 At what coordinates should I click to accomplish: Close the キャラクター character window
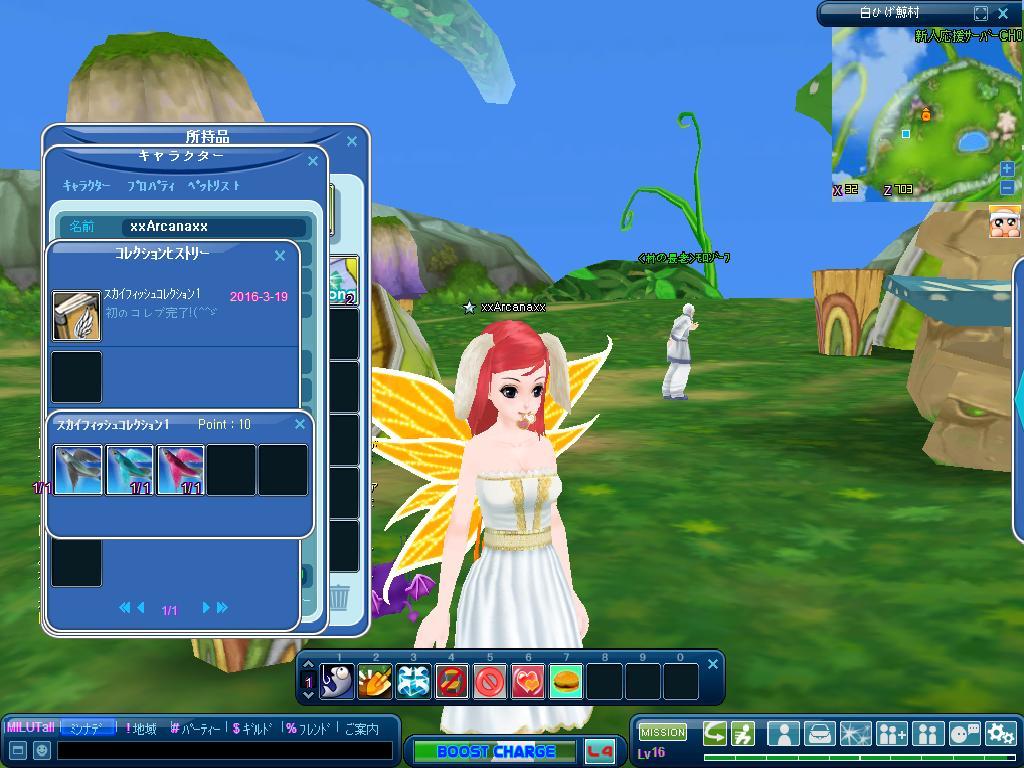(313, 161)
